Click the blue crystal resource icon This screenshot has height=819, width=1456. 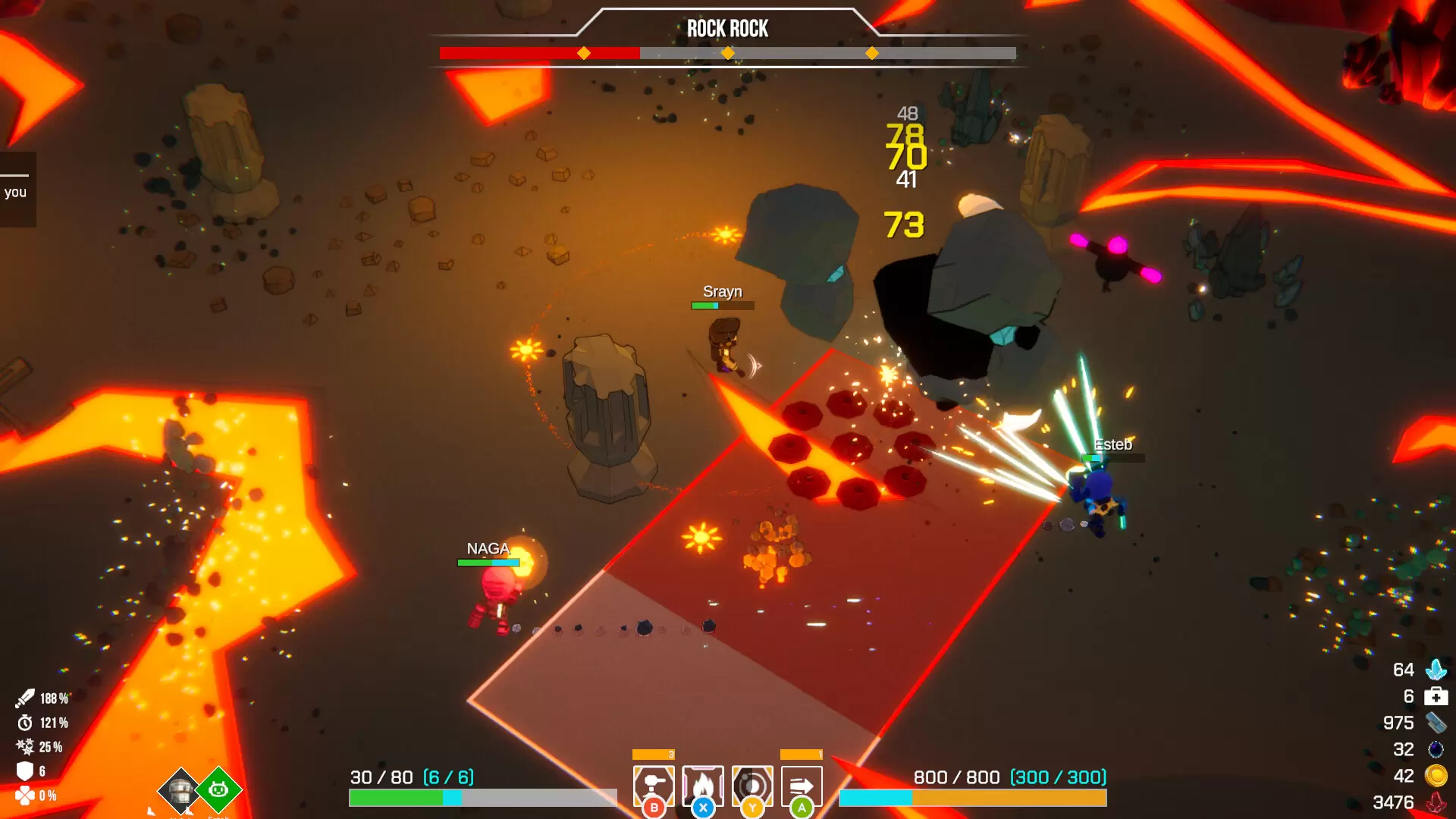(x=1436, y=670)
